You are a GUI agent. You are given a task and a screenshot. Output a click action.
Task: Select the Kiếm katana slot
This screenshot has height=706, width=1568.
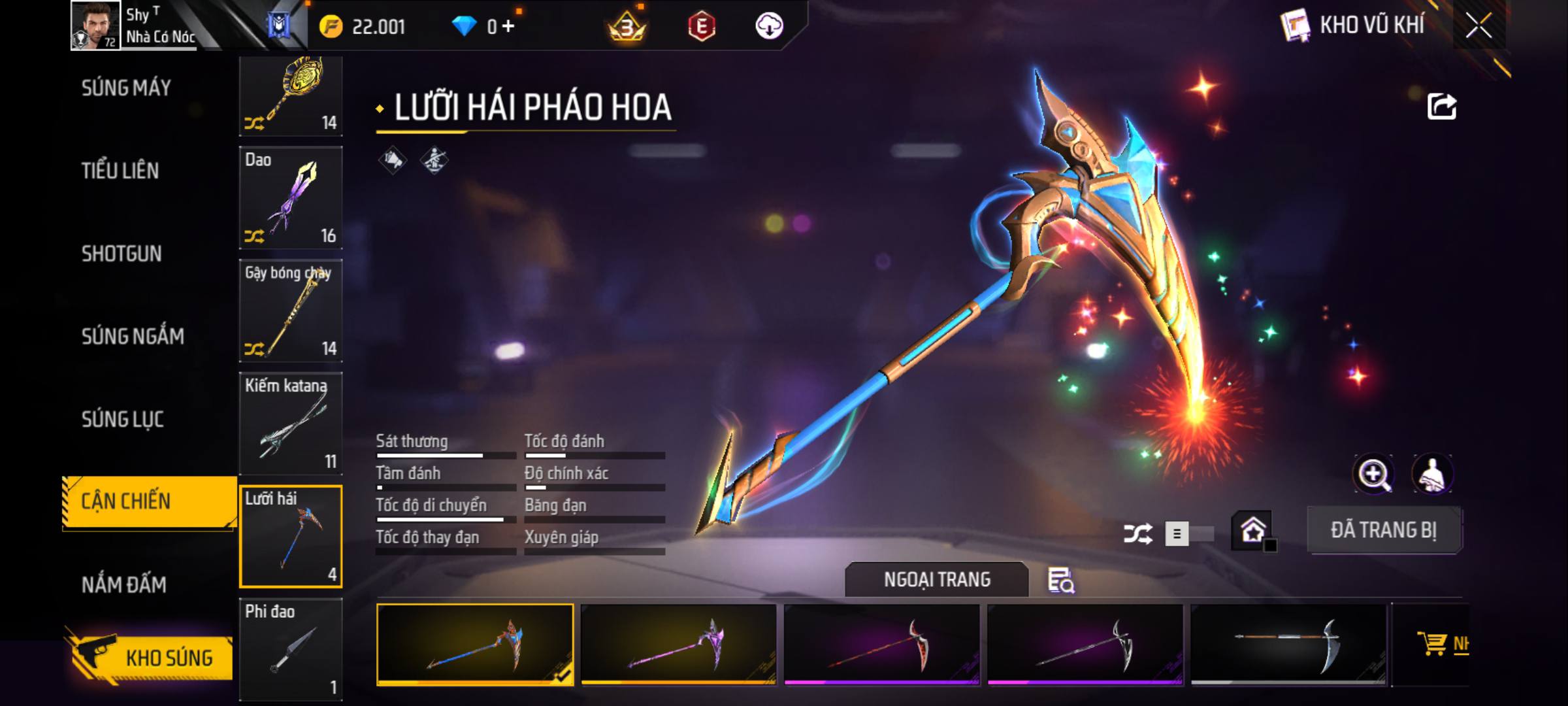[291, 424]
